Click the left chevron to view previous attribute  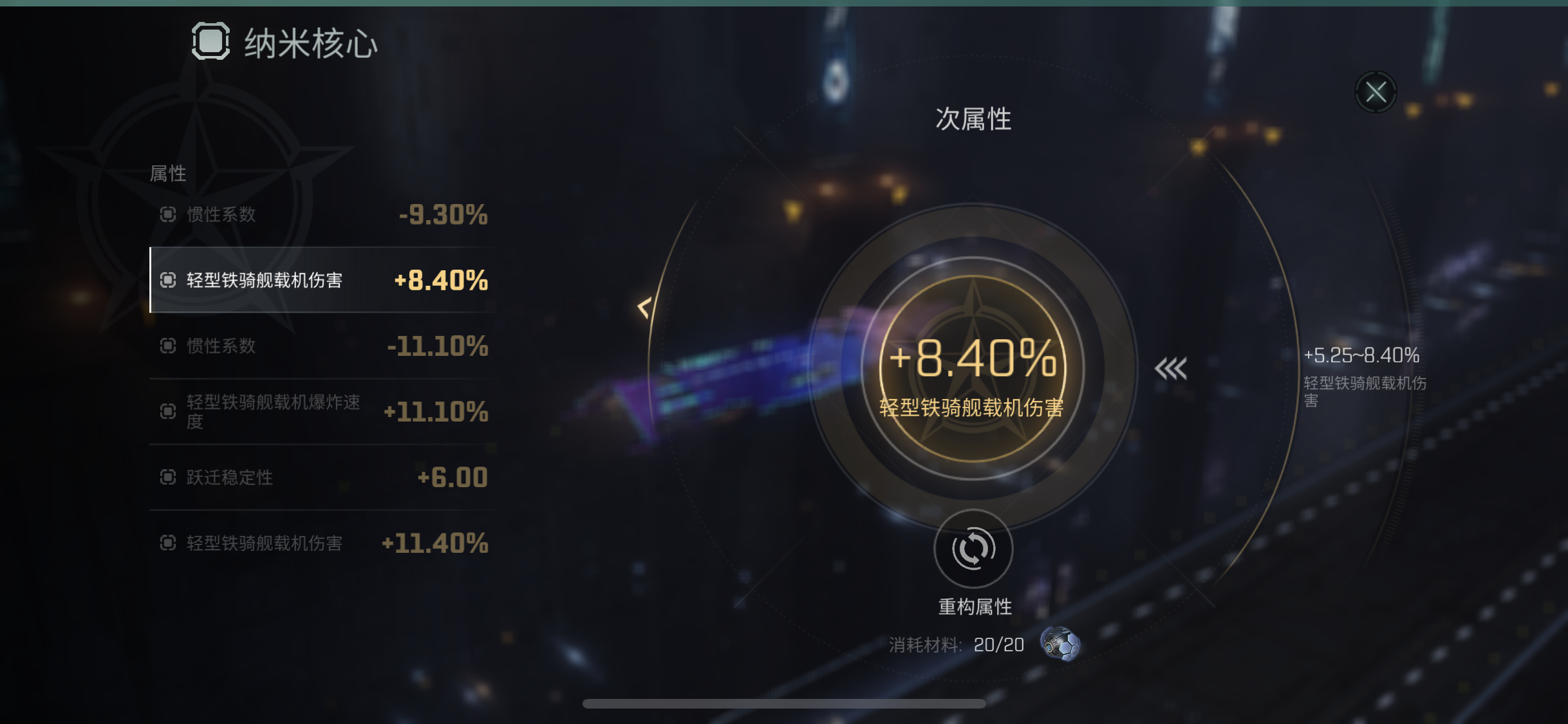[643, 309]
